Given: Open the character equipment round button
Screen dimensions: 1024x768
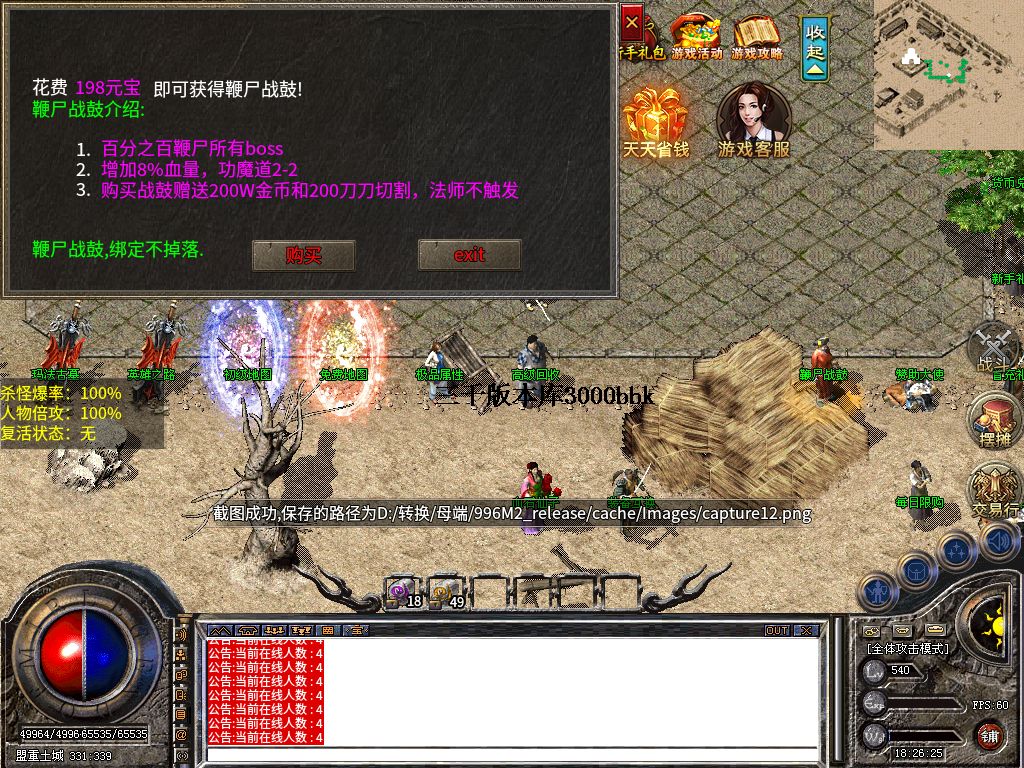Looking at the screenshot, I should click(x=879, y=591).
